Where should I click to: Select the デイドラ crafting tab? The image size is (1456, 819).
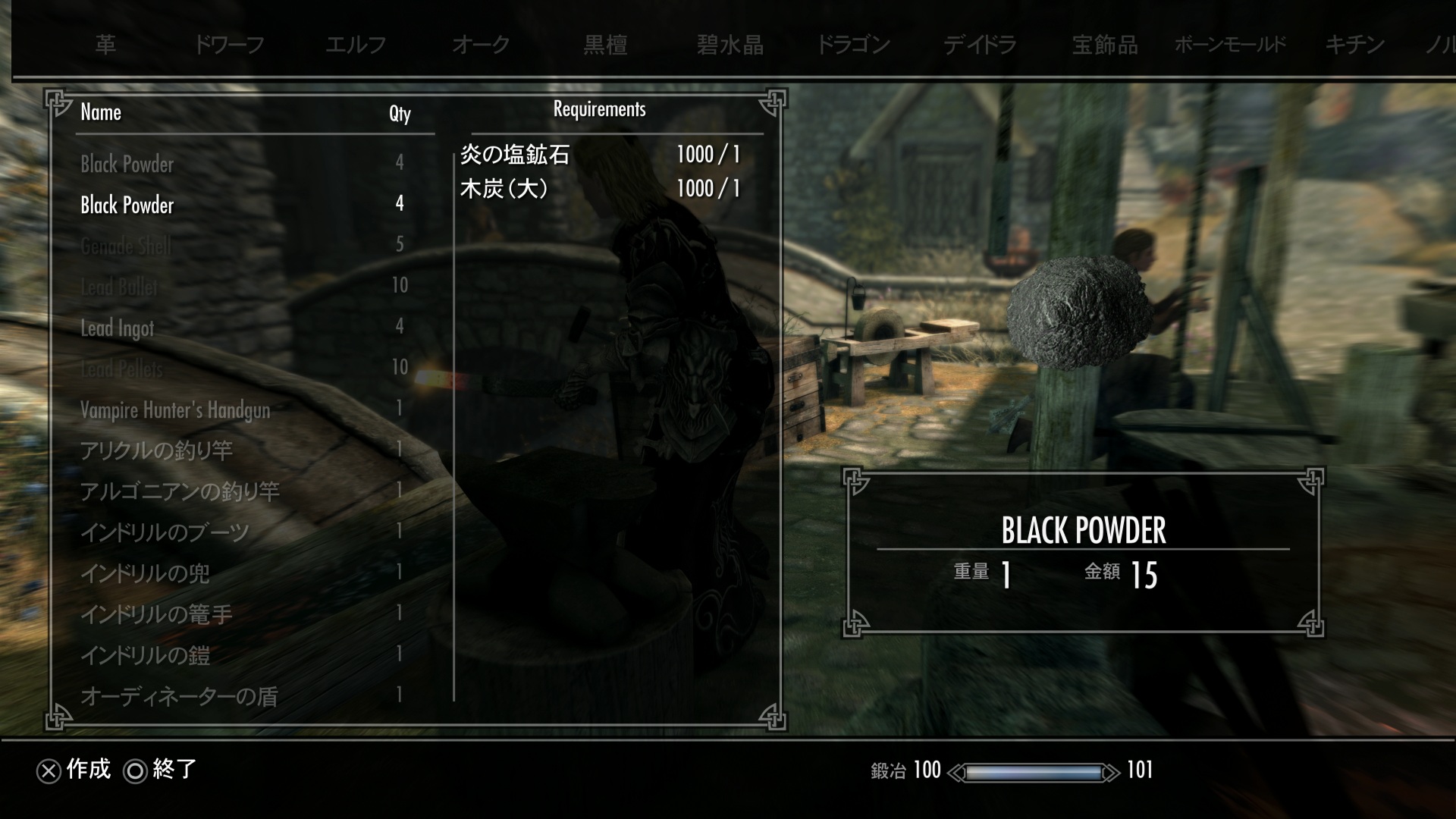(980, 45)
